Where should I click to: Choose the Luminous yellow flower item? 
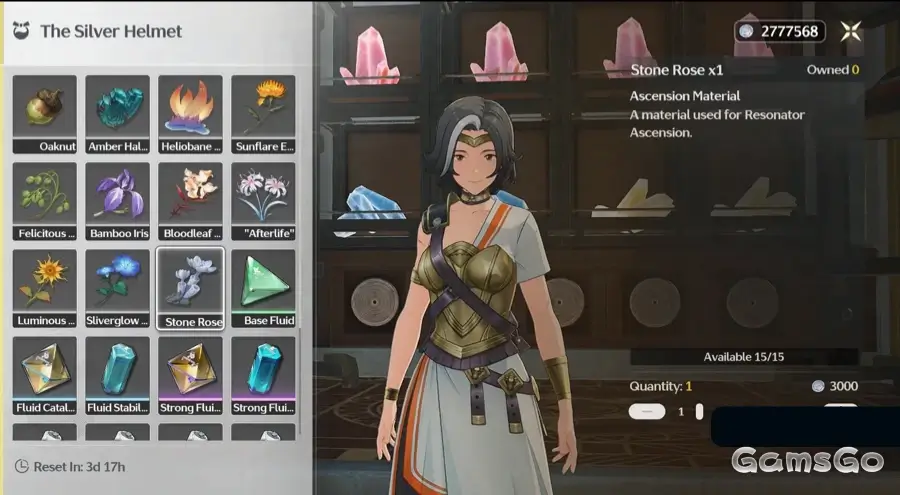(45, 288)
